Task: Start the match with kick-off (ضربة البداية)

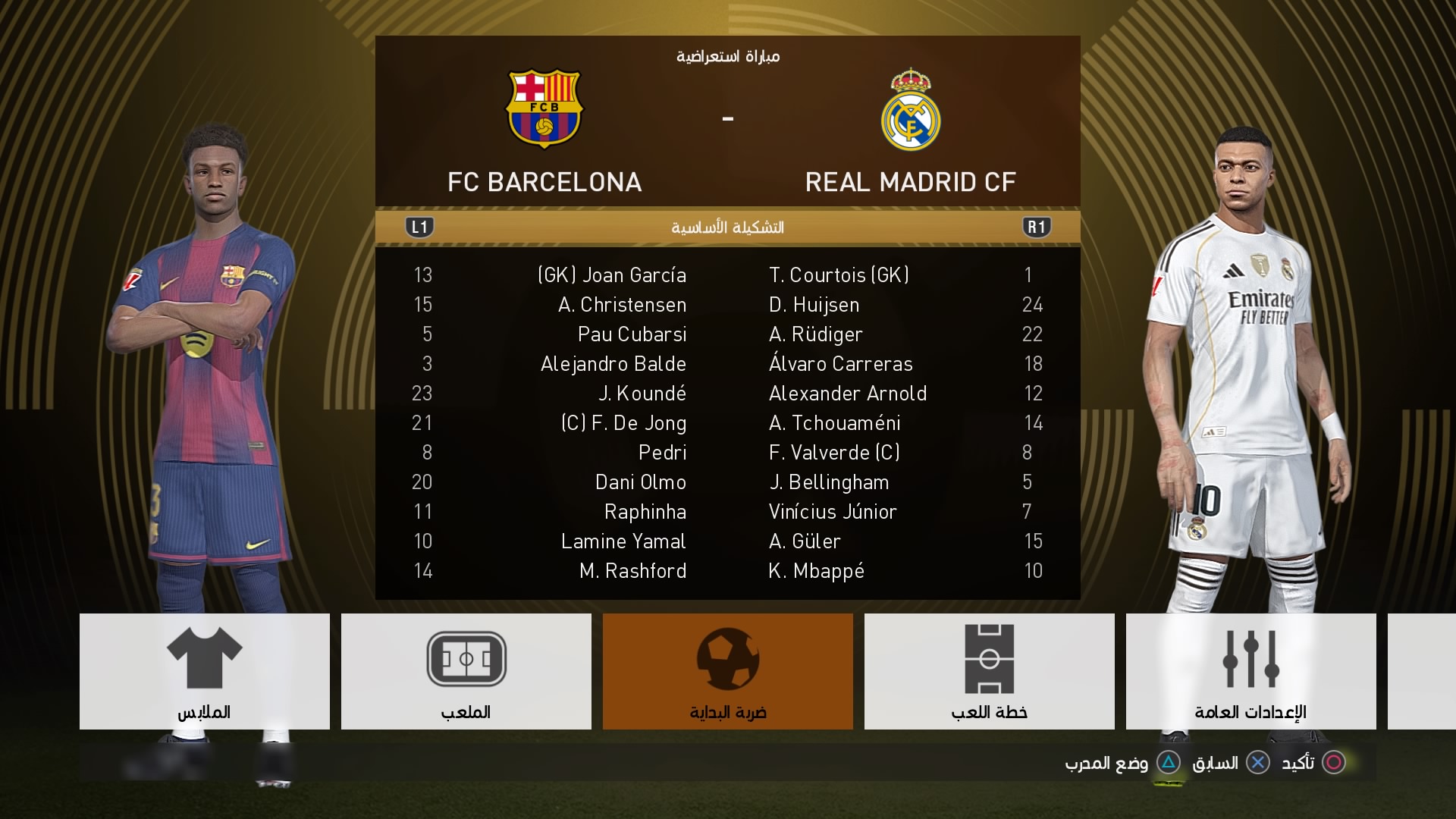Action: 727,671
